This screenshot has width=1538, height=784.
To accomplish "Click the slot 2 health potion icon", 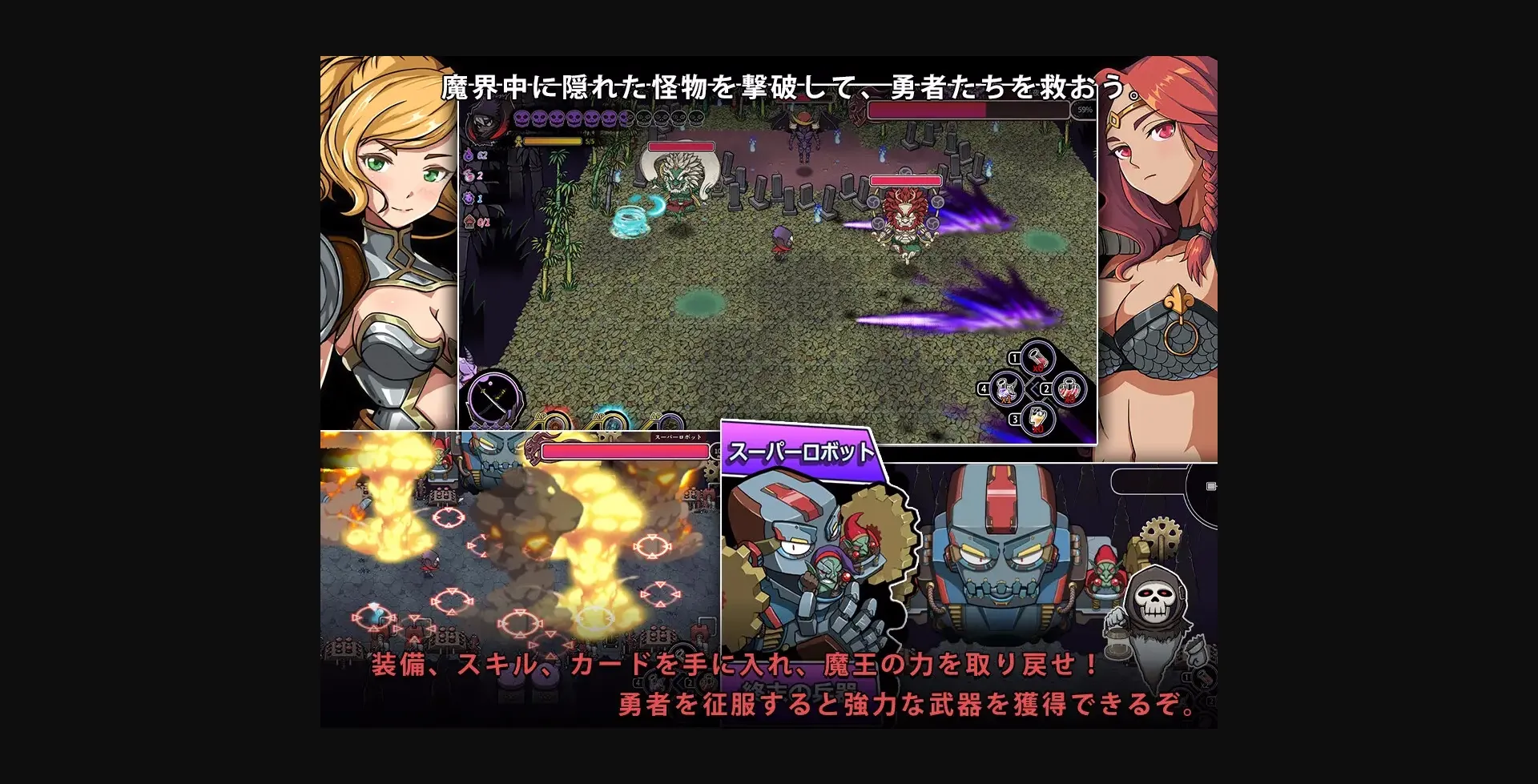I will 1068,389.
